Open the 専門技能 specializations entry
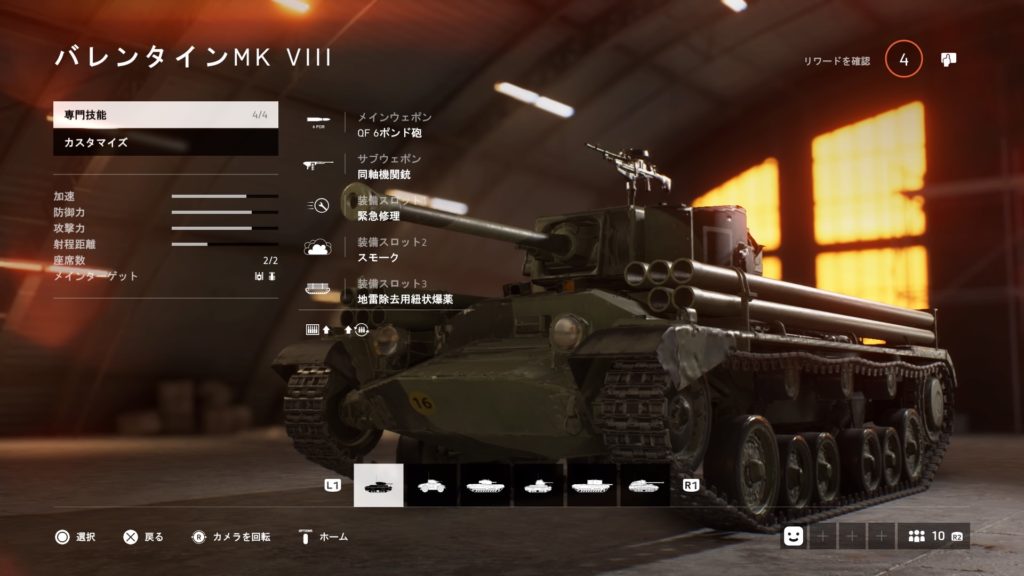Screen dimensions: 1024x576 tap(165, 116)
